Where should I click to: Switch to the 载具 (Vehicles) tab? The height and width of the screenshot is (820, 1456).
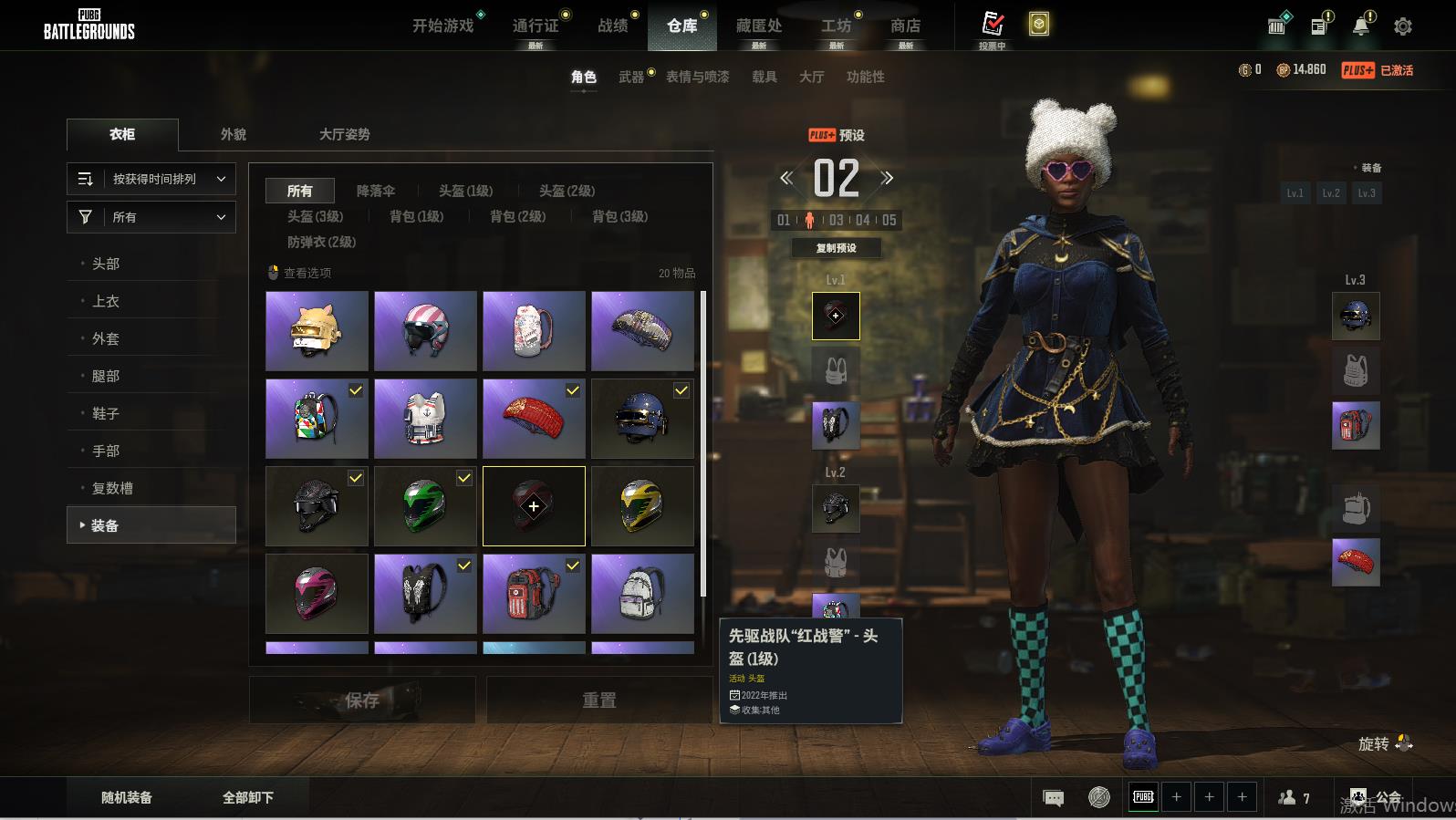(x=764, y=78)
